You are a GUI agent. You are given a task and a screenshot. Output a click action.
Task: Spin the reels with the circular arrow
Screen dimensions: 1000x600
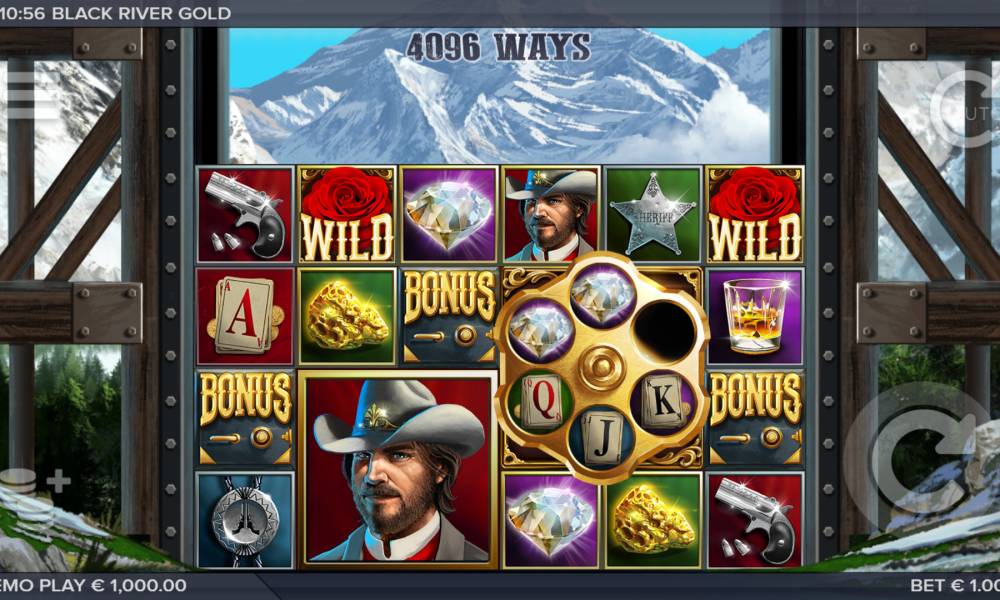[922, 458]
